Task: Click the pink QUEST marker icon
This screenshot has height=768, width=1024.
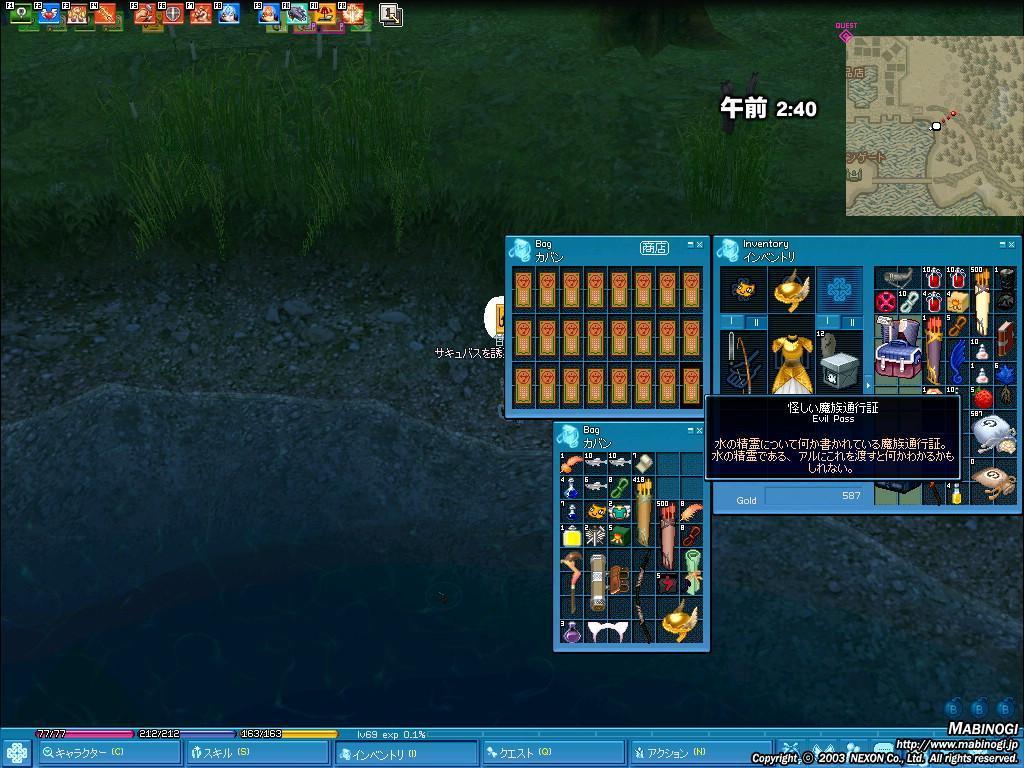Action: coord(846,36)
